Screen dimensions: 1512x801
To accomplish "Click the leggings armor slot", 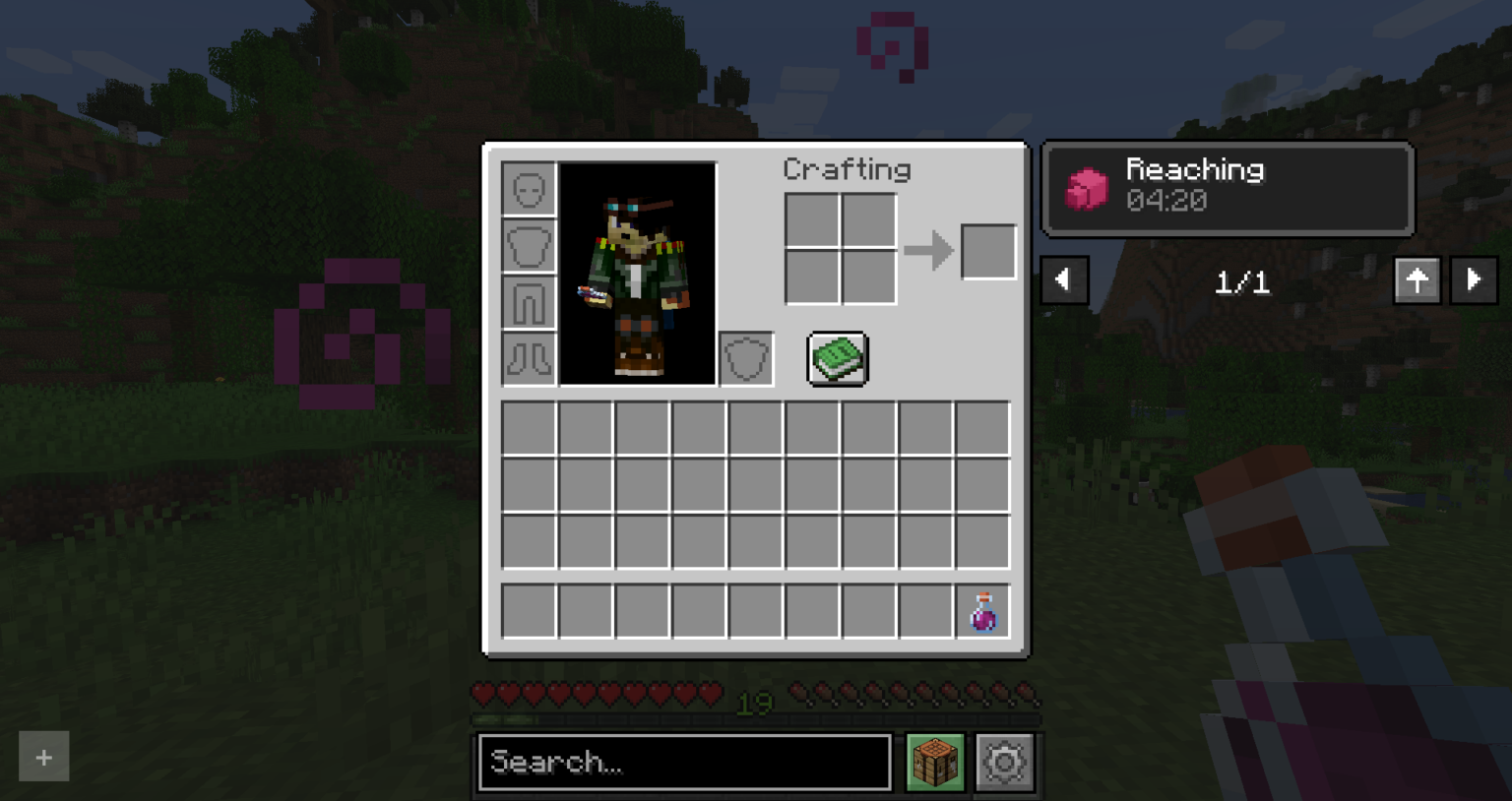I will [528, 302].
